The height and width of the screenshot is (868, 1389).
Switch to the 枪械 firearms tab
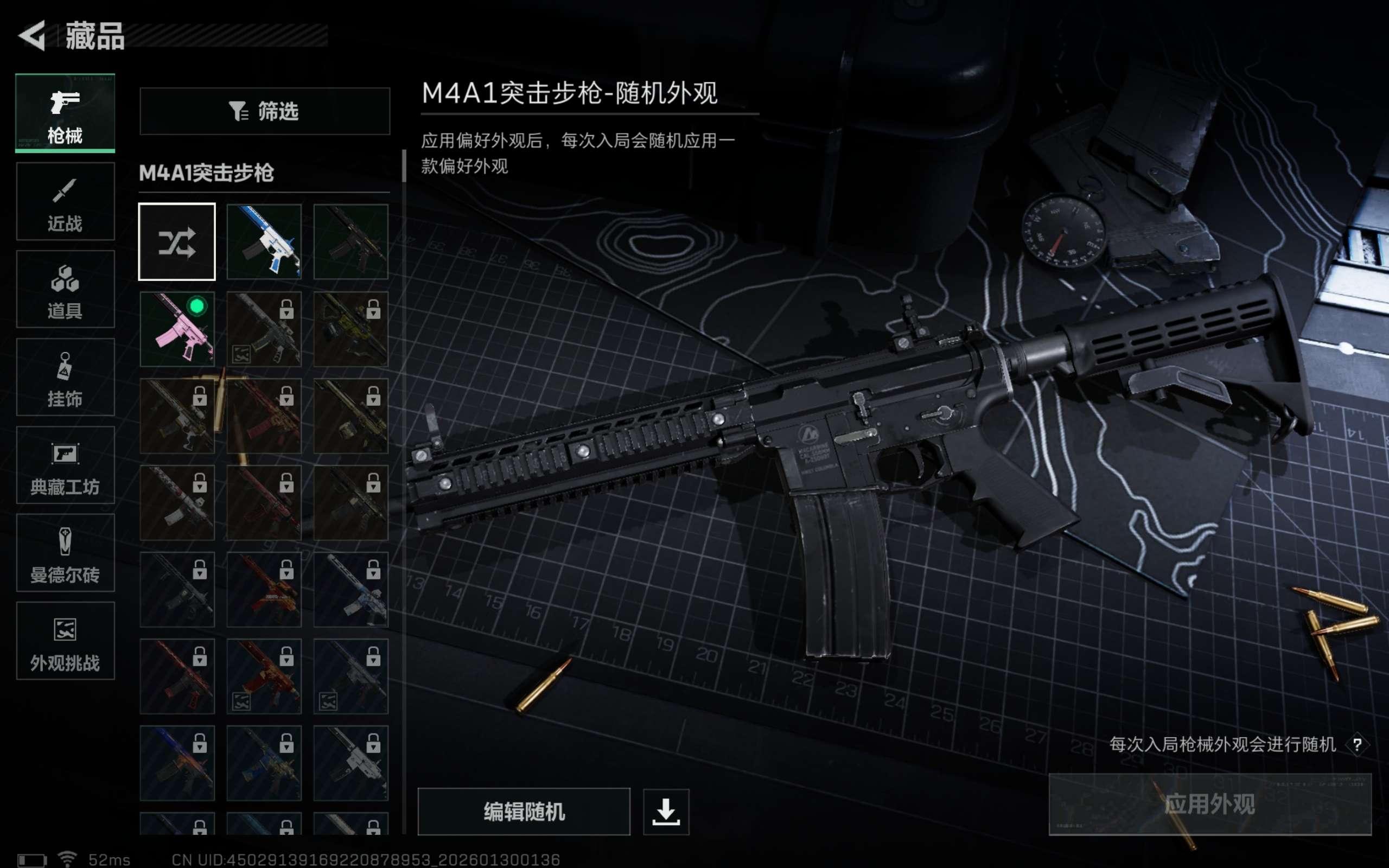[x=65, y=113]
